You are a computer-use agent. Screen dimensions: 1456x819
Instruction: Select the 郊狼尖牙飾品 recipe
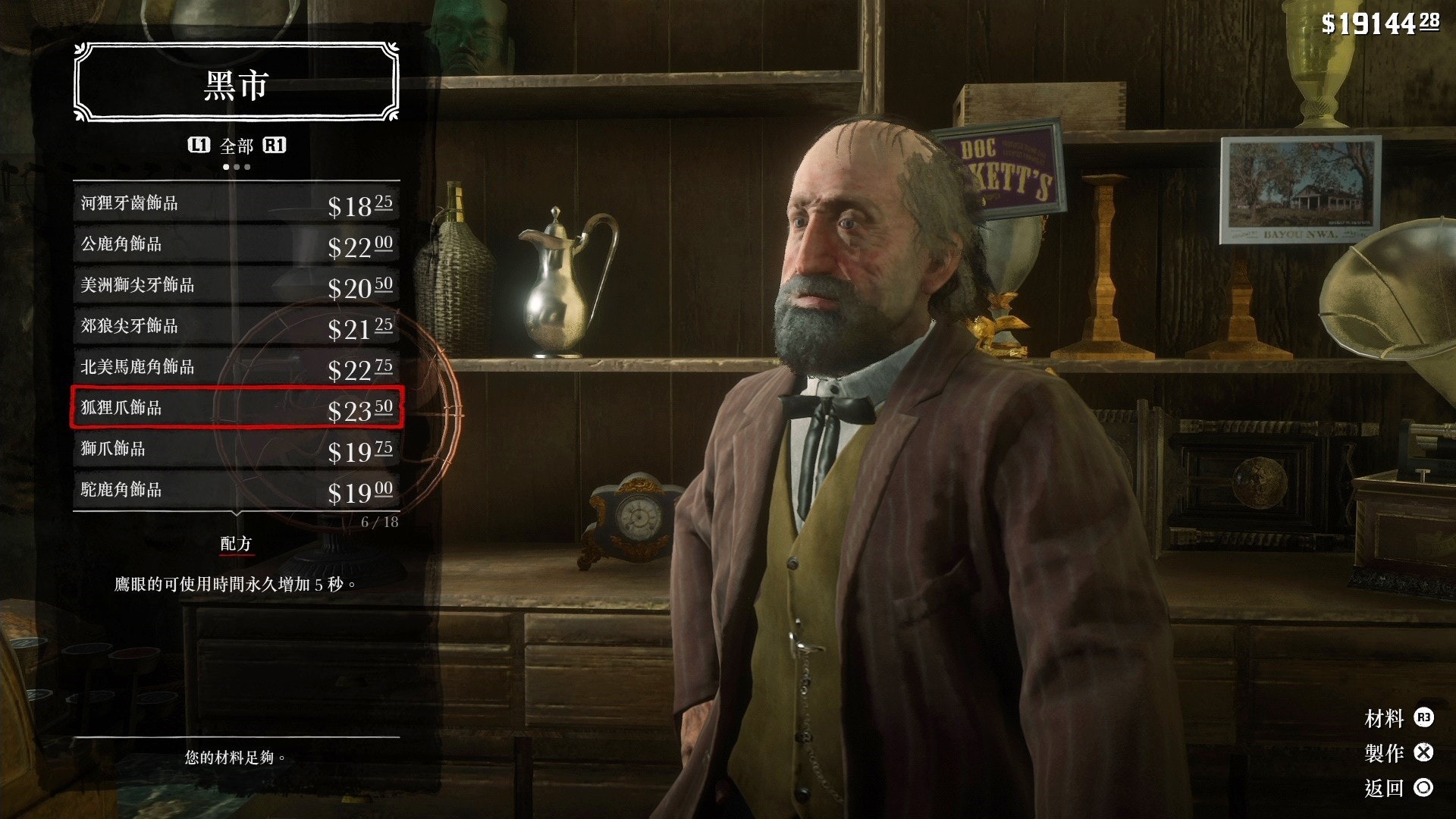click(x=236, y=326)
